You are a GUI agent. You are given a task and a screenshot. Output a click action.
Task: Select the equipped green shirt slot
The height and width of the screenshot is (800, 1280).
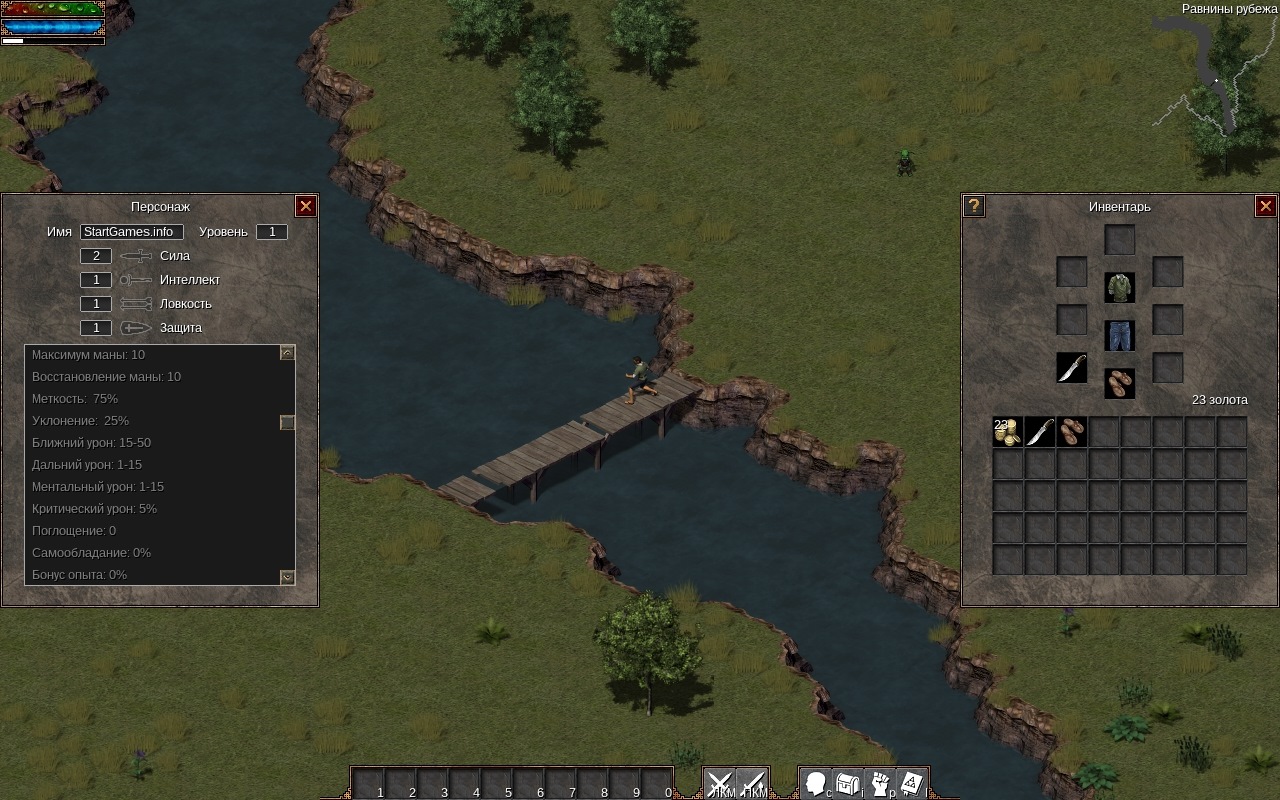[1120, 288]
